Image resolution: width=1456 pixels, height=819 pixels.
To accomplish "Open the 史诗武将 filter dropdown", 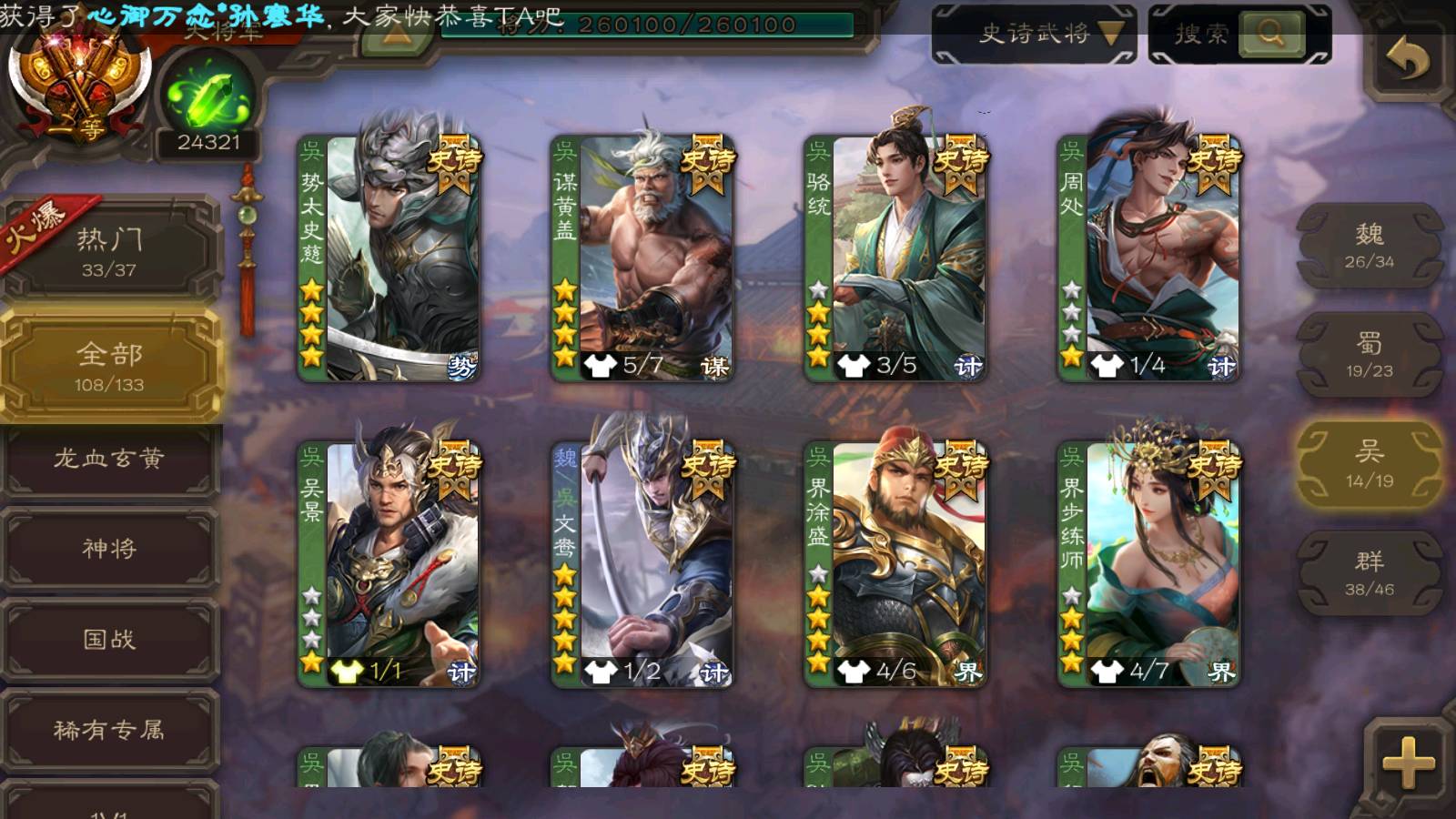I will 1034,35.
